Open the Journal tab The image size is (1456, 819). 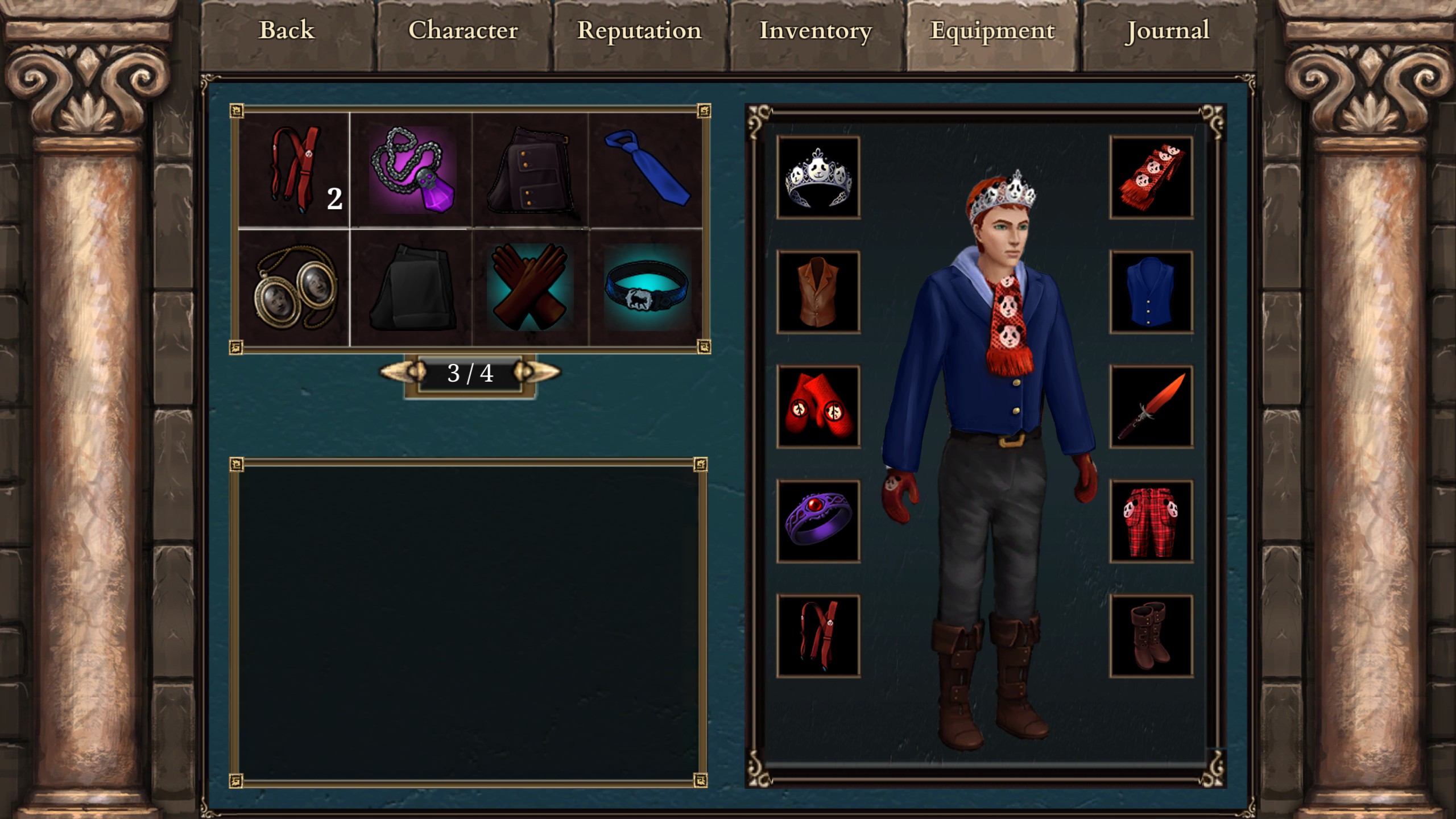[1168, 31]
